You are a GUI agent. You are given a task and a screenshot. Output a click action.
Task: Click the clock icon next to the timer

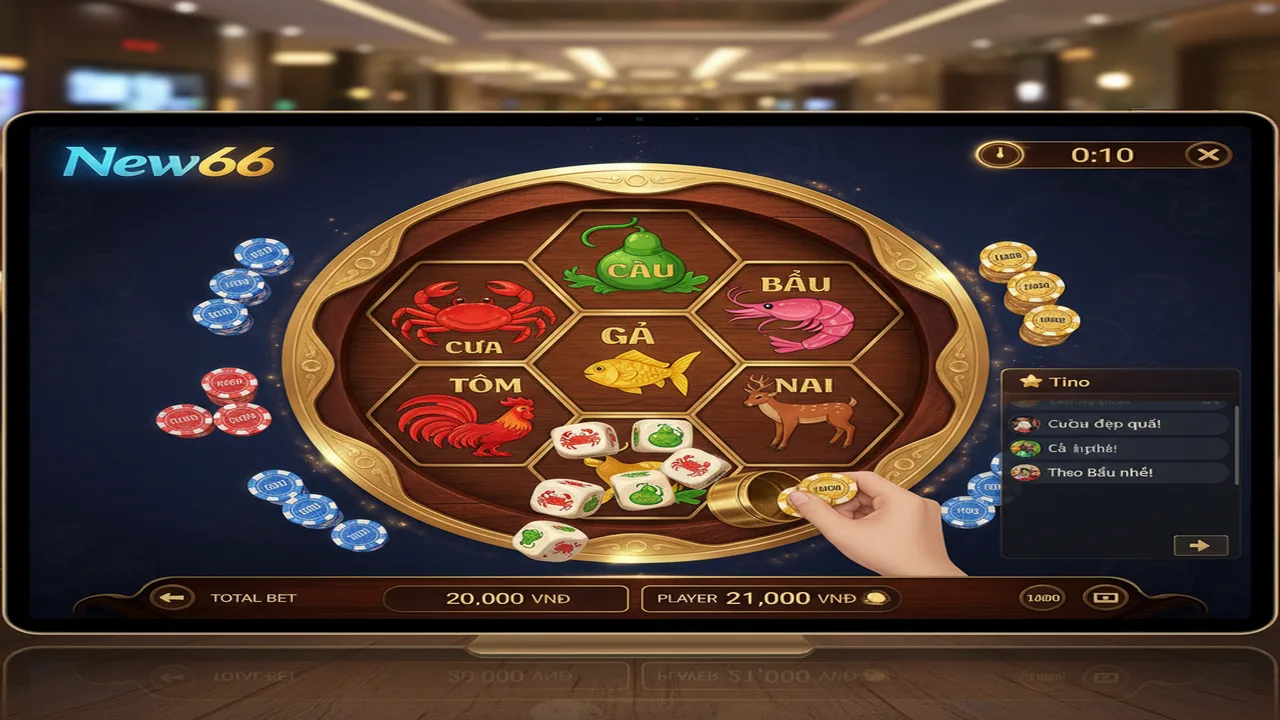click(x=1003, y=155)
